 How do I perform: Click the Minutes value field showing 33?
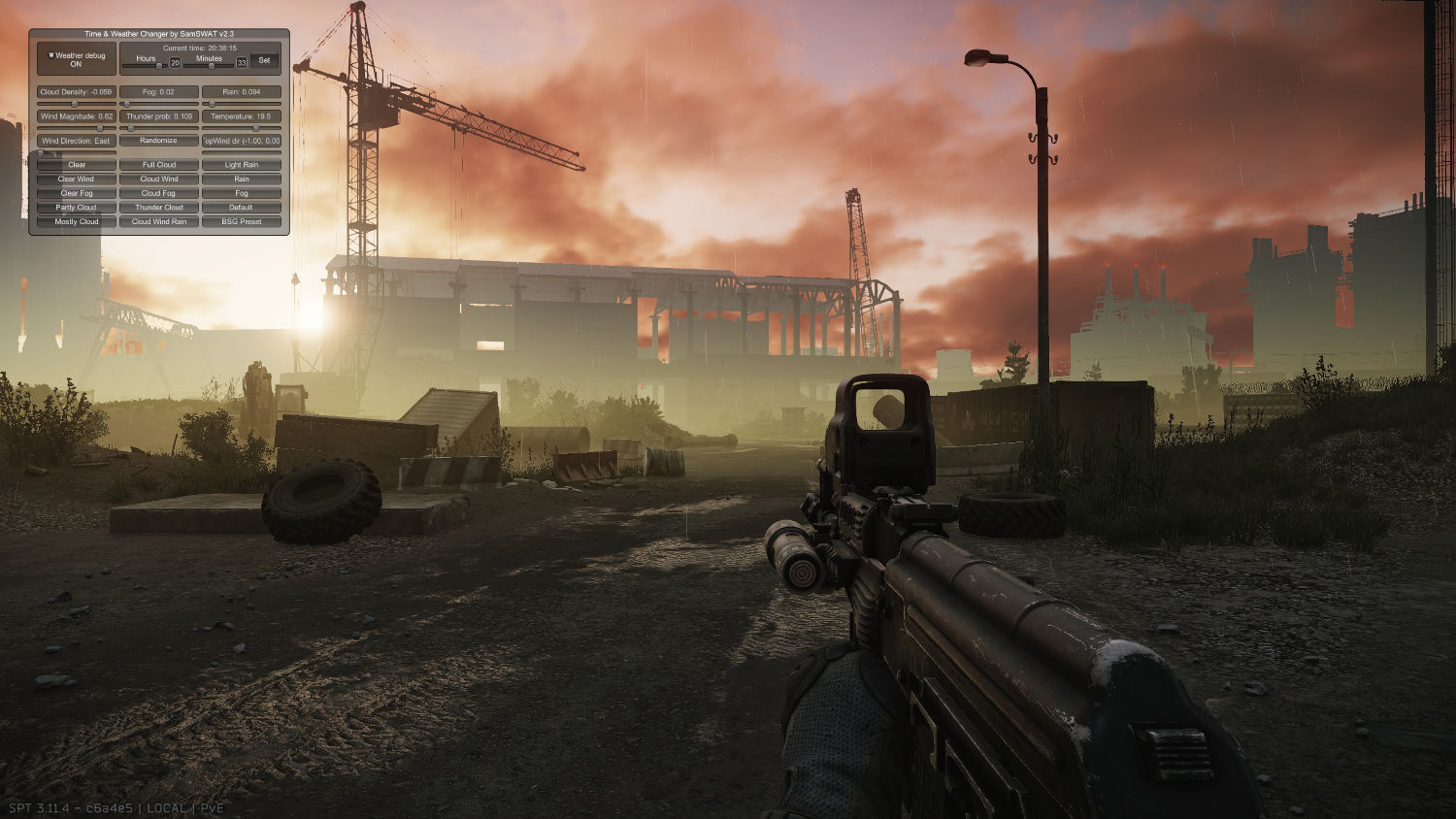point(243,62)
